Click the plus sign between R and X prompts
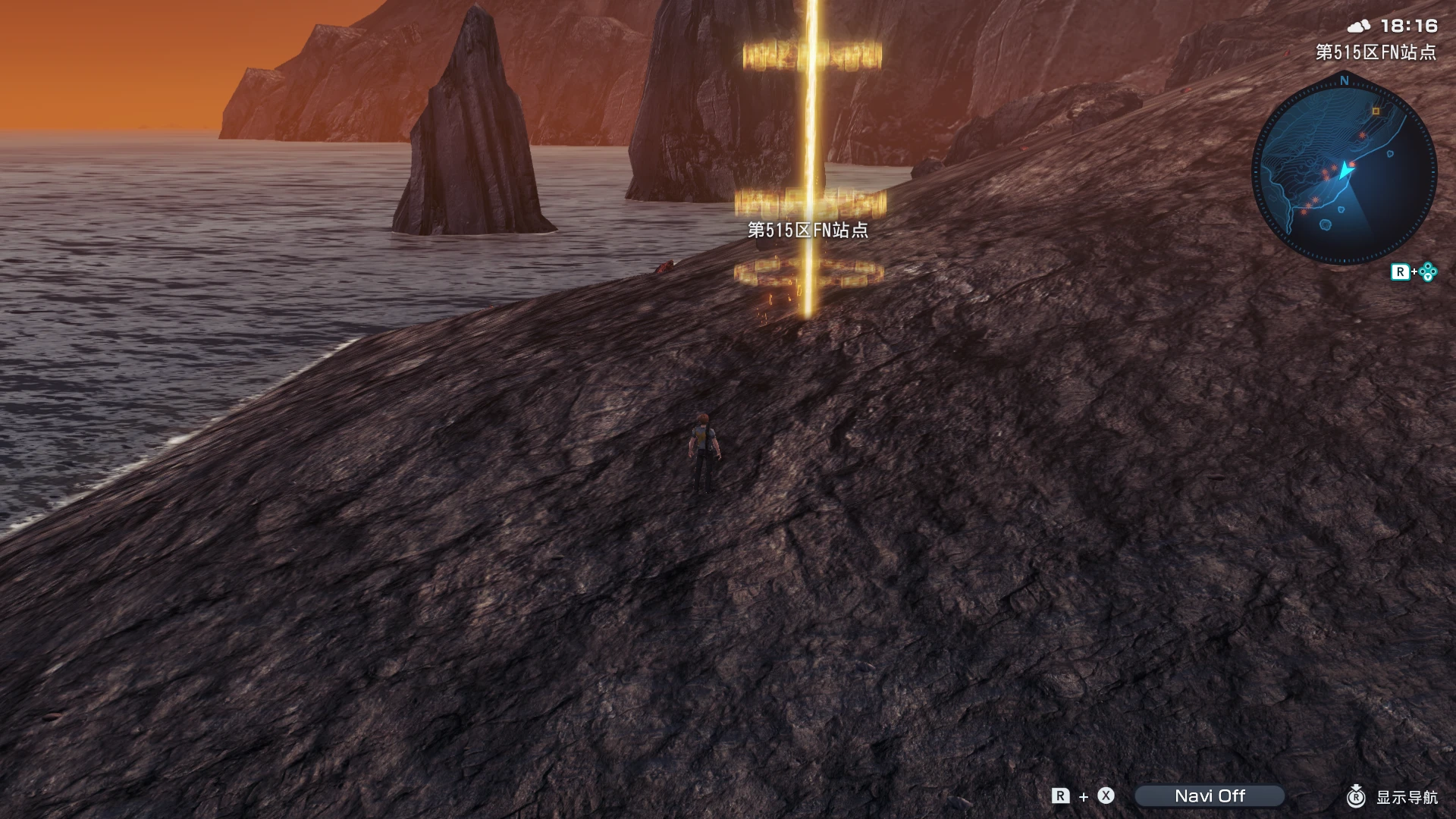Viewport: 1456px width, 819px height. coord(1084,796)
